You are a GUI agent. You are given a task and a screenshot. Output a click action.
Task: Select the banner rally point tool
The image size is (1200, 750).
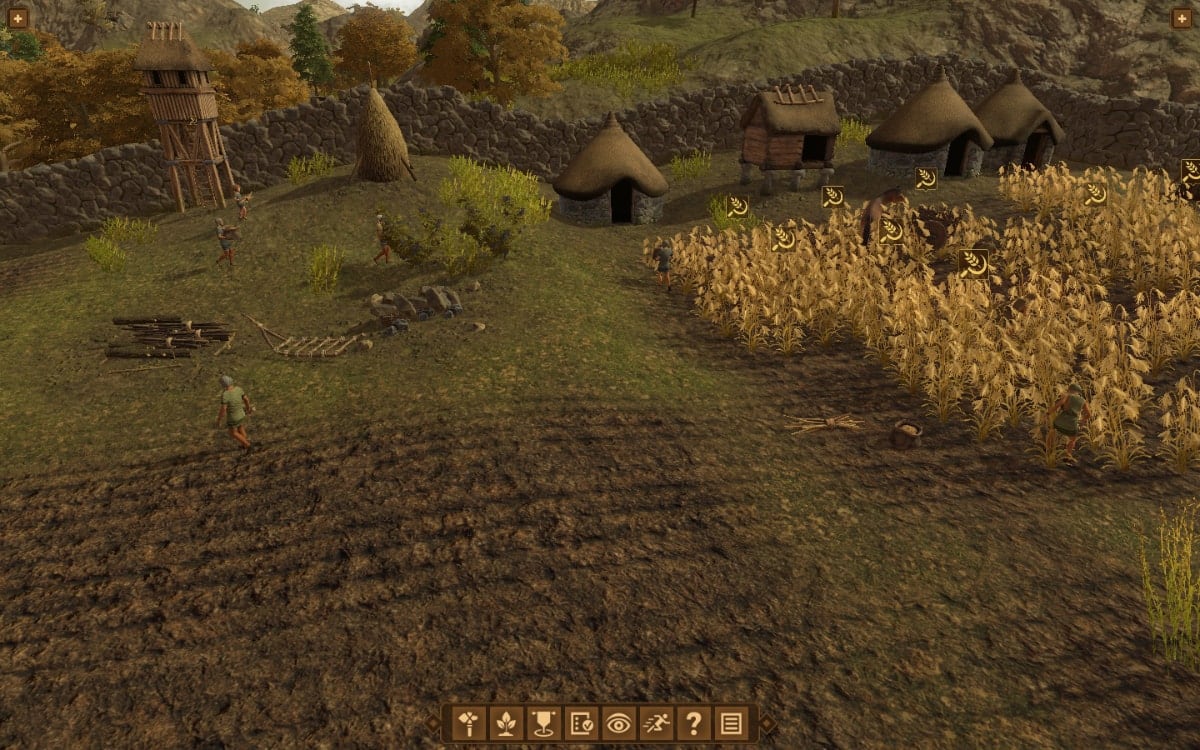point(543,723)
